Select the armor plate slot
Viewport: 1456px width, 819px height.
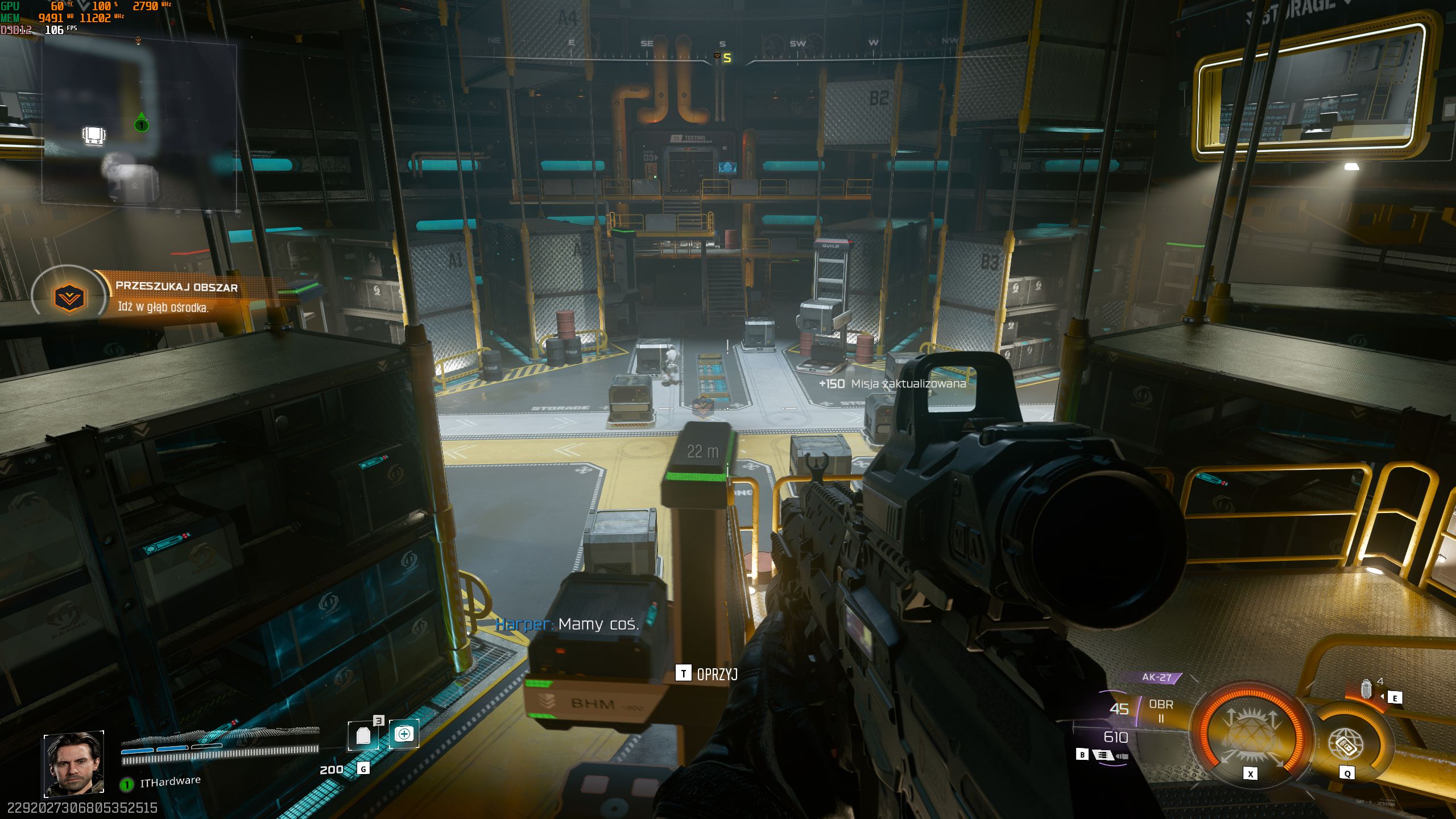[x=363, y=735]
